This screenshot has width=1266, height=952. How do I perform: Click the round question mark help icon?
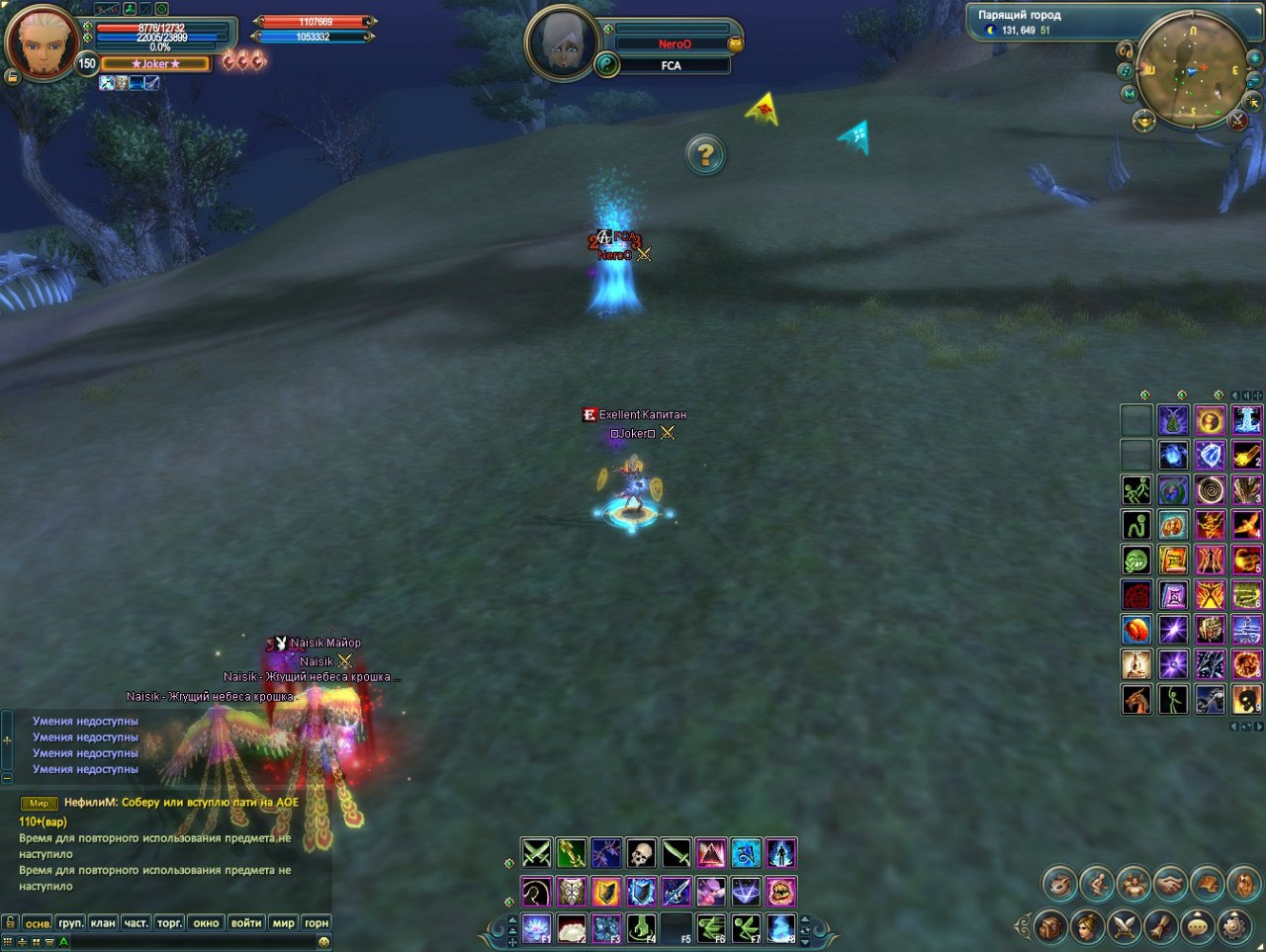coord(705,155)
